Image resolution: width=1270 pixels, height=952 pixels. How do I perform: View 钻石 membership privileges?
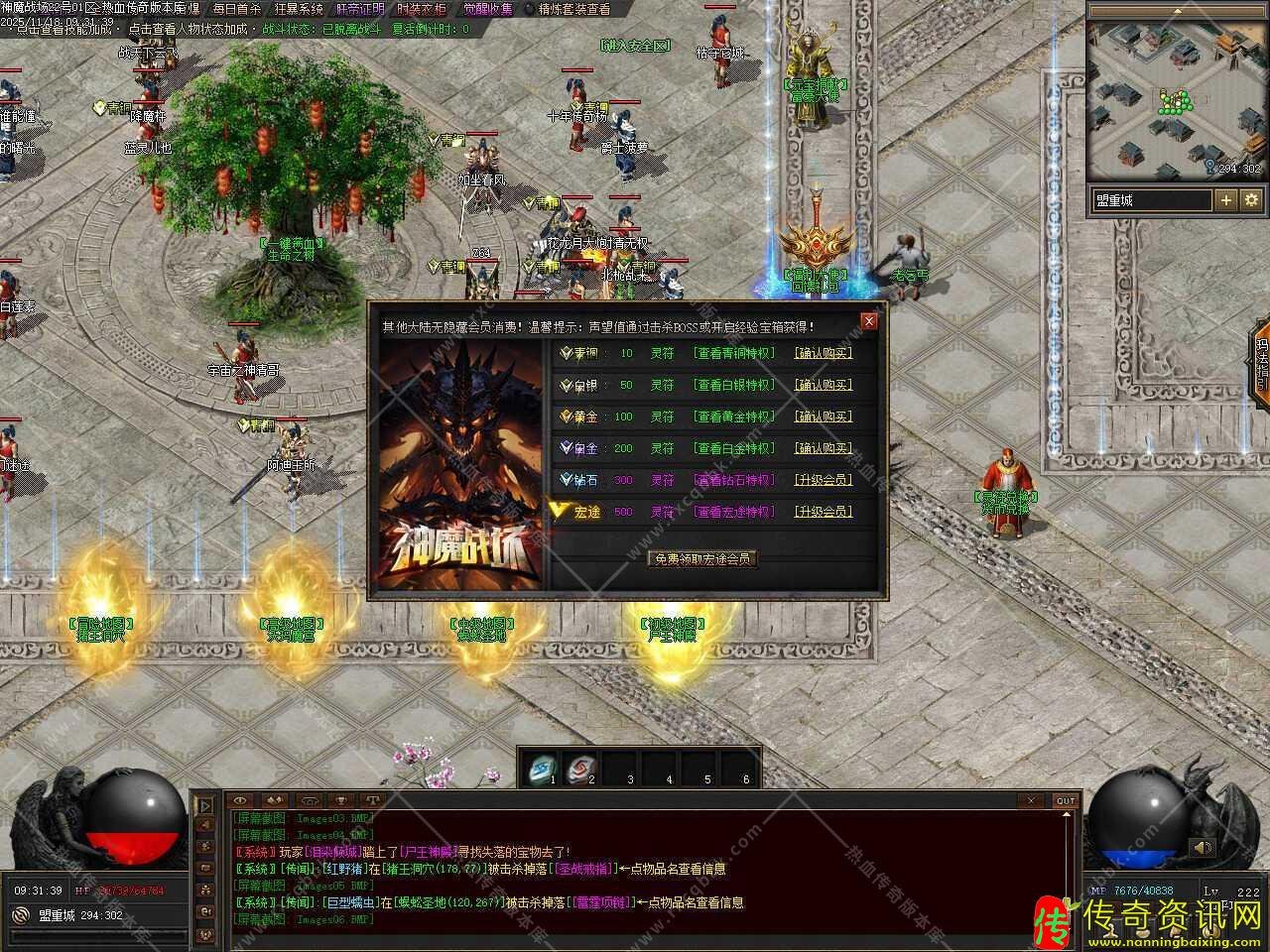733,480
